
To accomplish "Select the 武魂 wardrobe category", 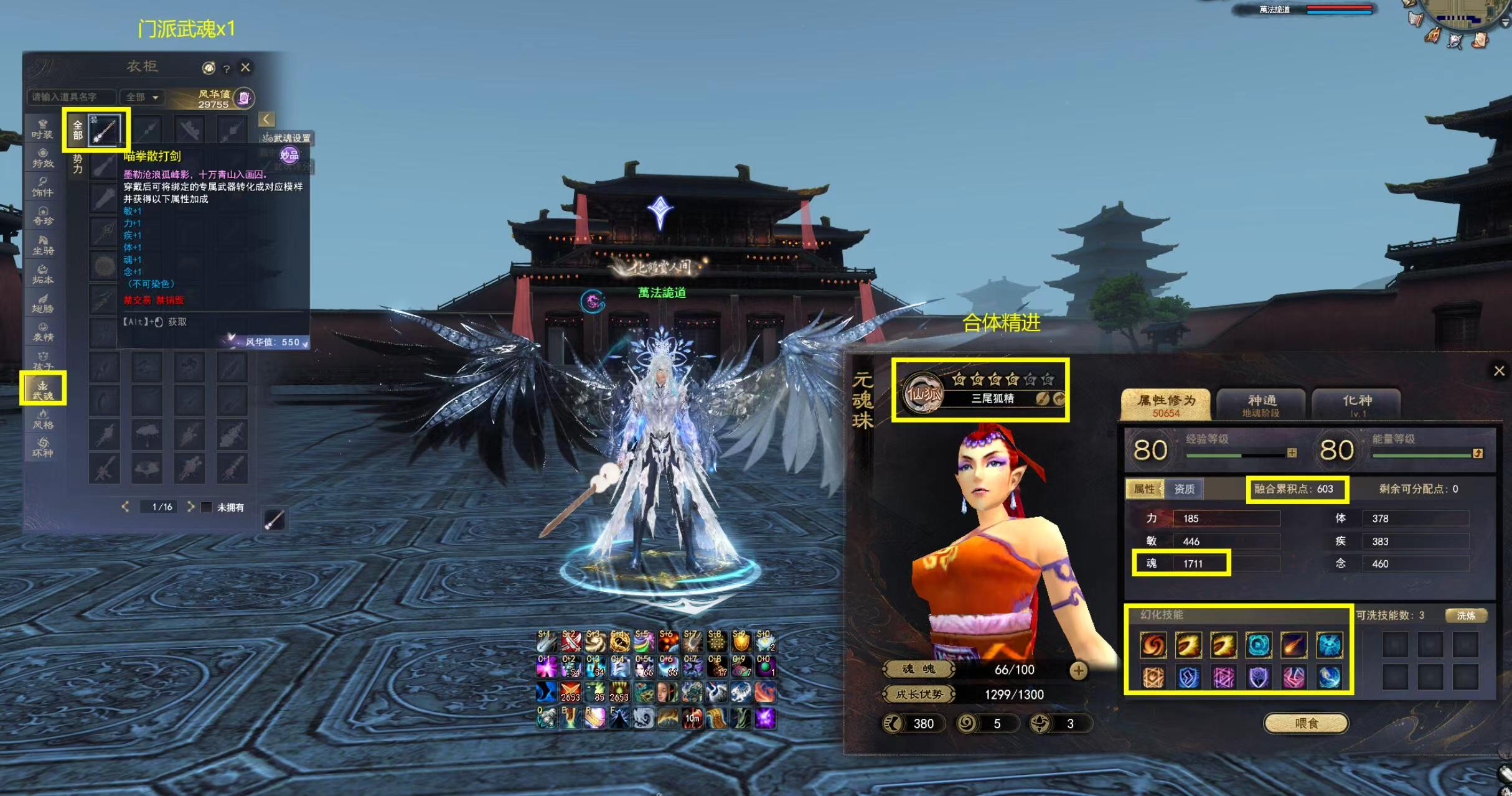I will click(43, 390).
